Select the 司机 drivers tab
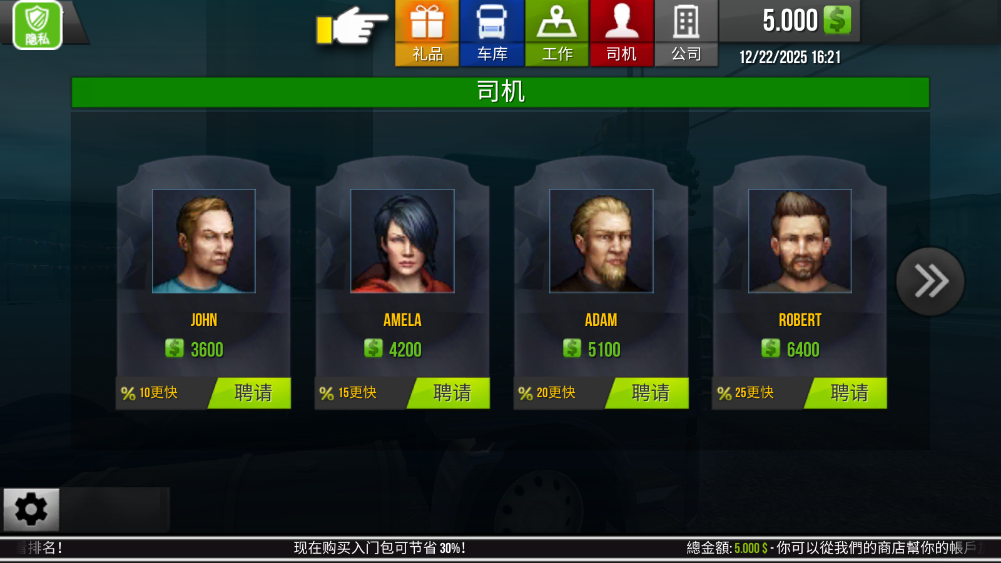This screenshot has width=1001, height=563. (x=621, y=32)
